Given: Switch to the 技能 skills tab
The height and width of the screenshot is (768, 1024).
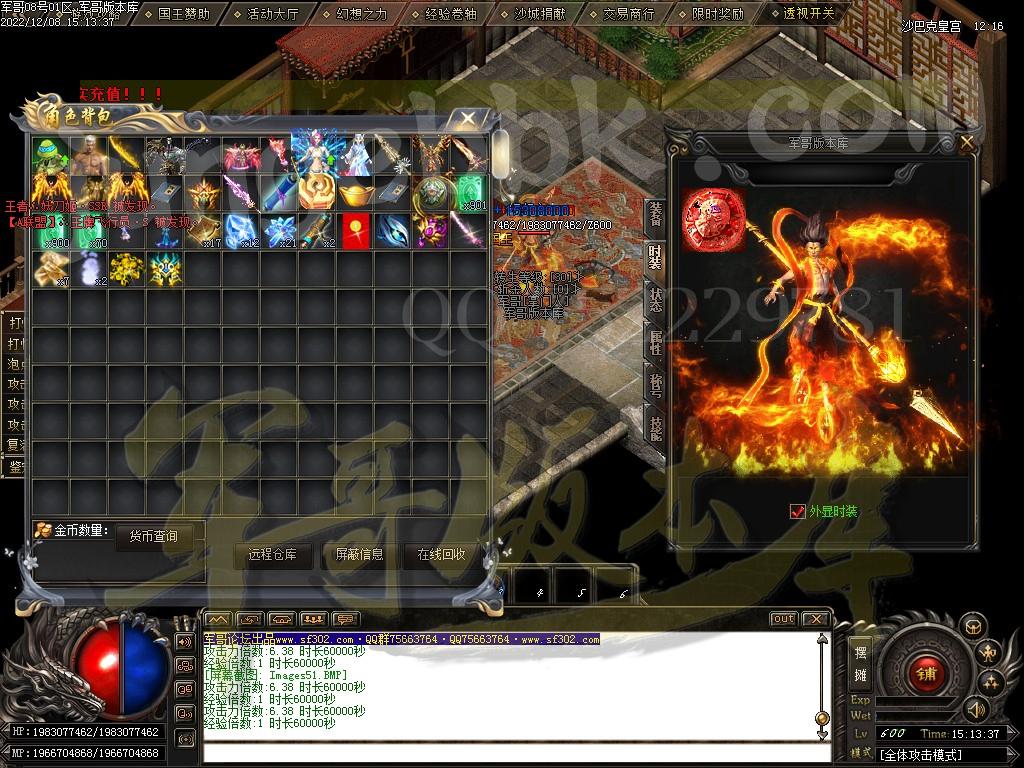Looking at the screenshot, I should [x=656, y=428].
